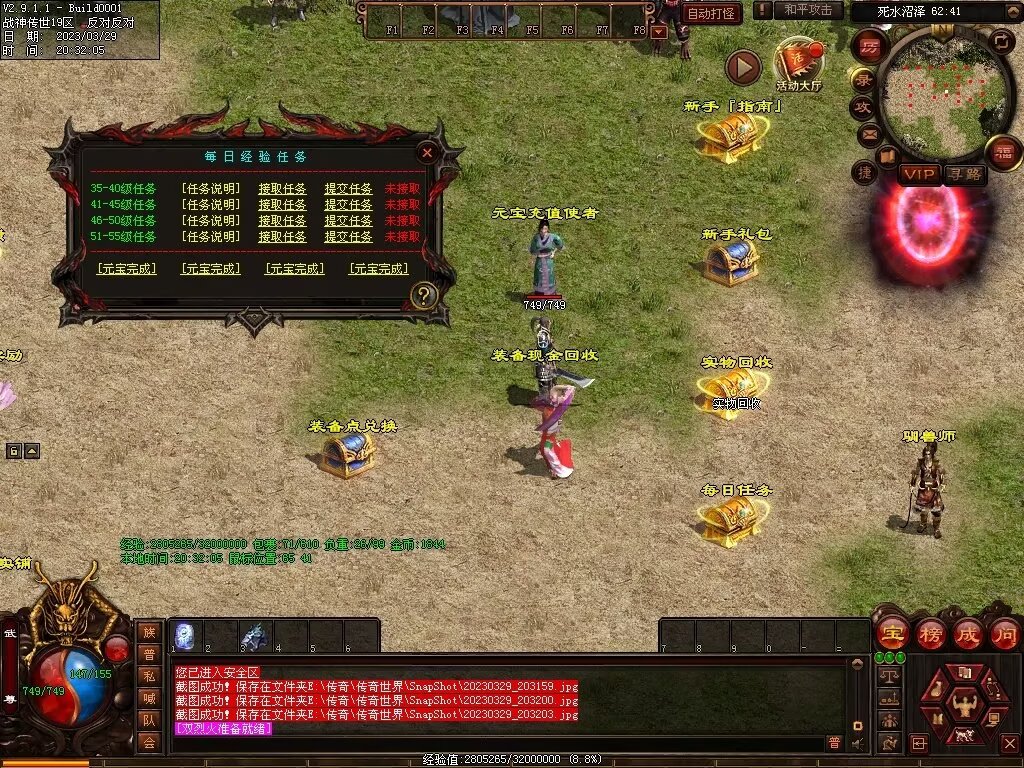
Task: Switch chat to the 队 team channel
Action: 149,719
